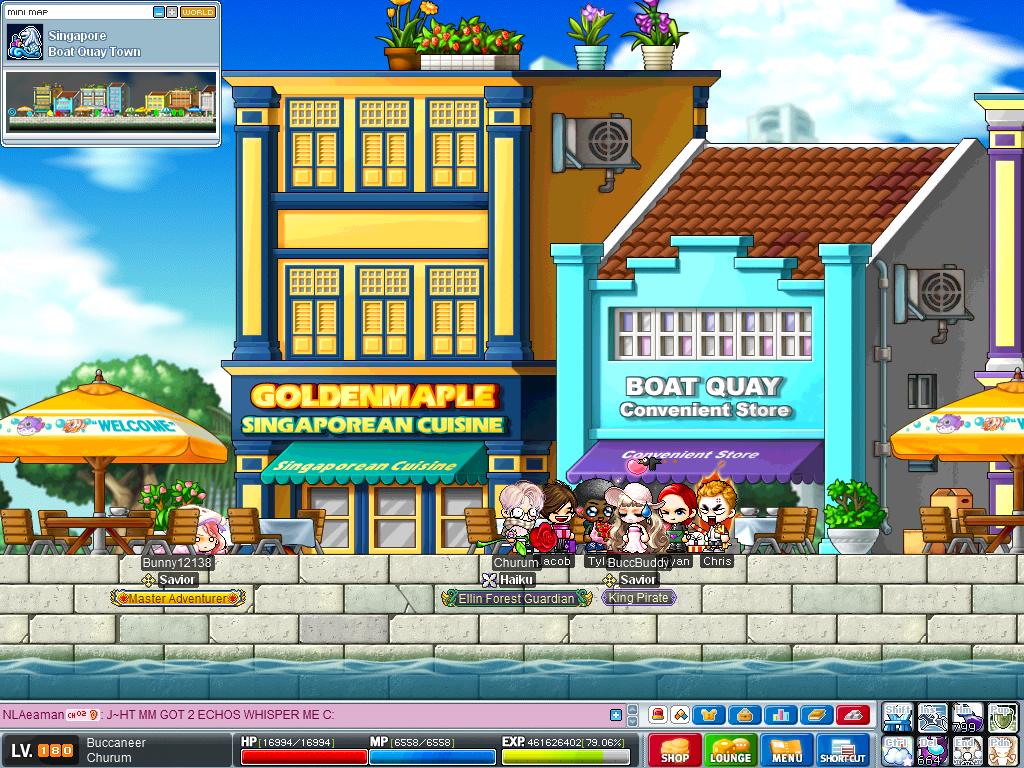
Task: Open the red siren alert icon
Action: tap(657, 715)
